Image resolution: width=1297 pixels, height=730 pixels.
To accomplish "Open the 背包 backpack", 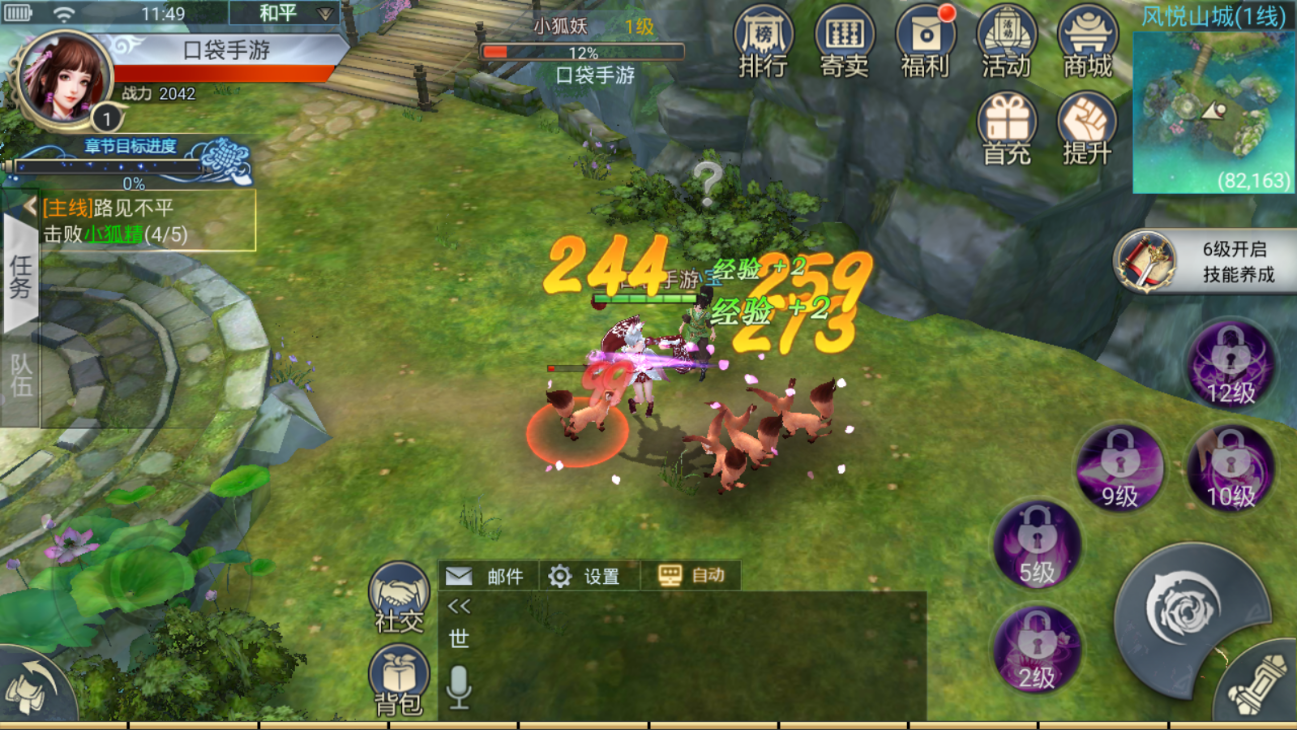I will (398, 678).
